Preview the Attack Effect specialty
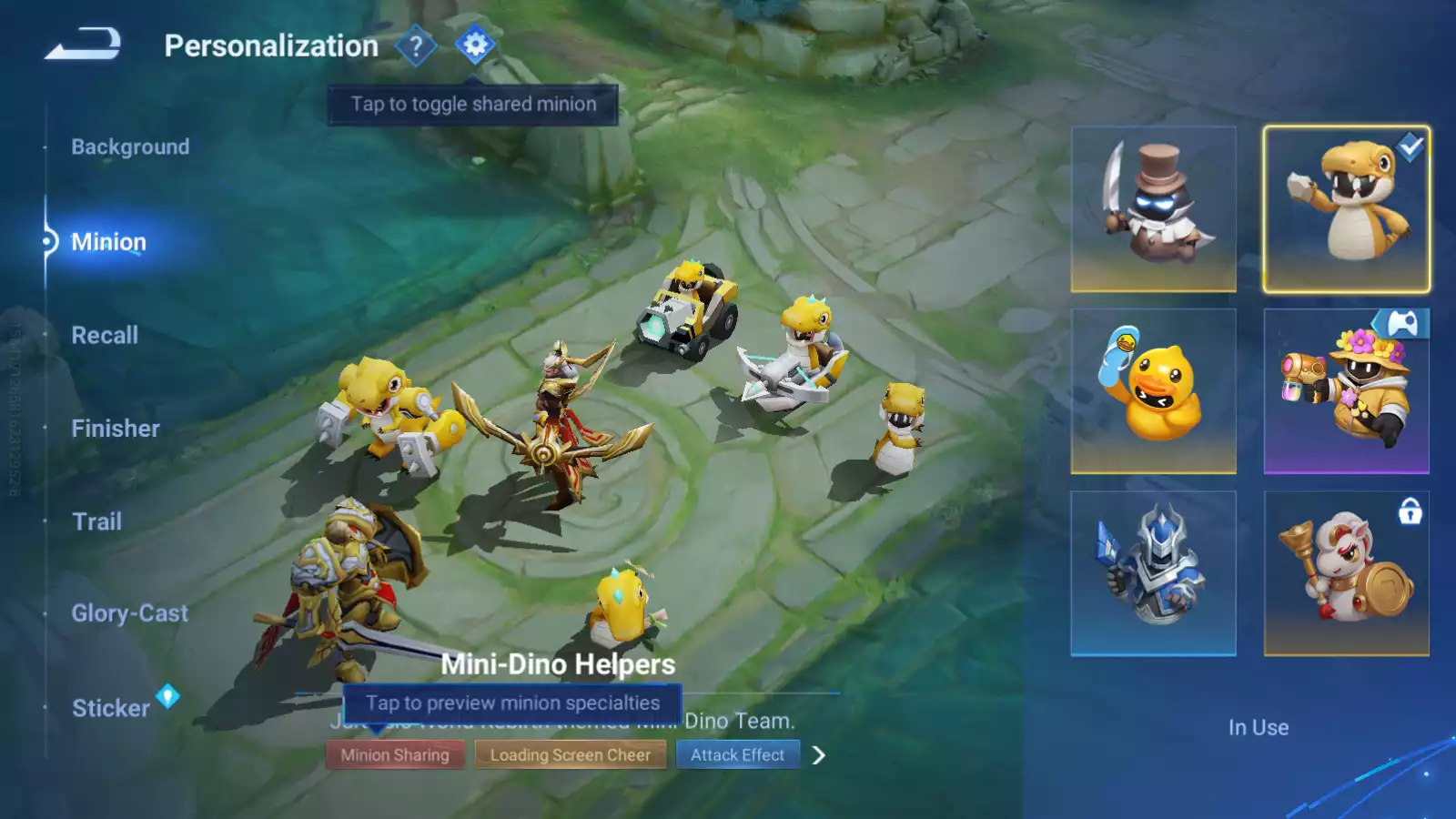Image resolution: width=1456 pixels, height=819 pixels. [x=737, y=755]
